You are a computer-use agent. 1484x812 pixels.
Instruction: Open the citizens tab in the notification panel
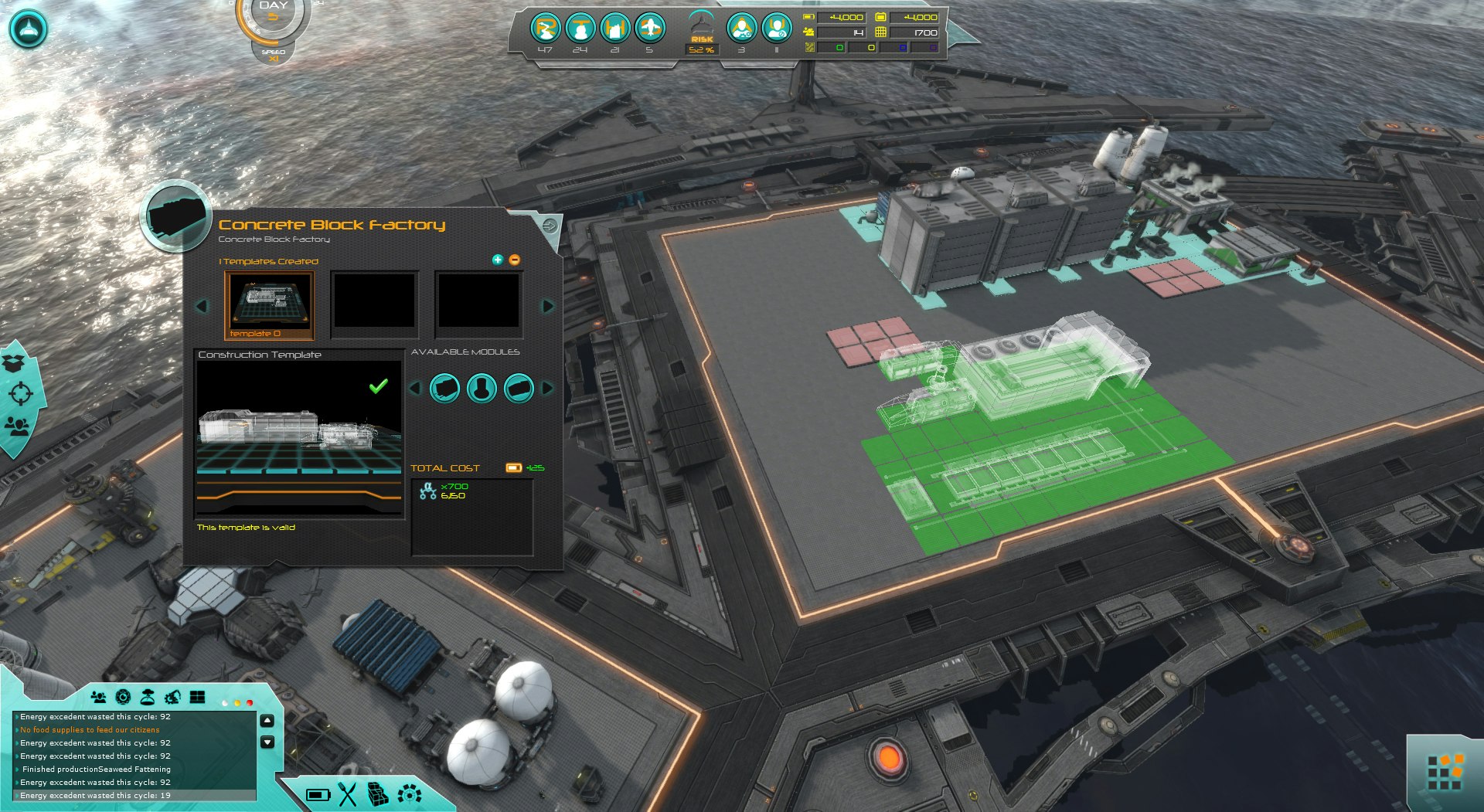99,697
